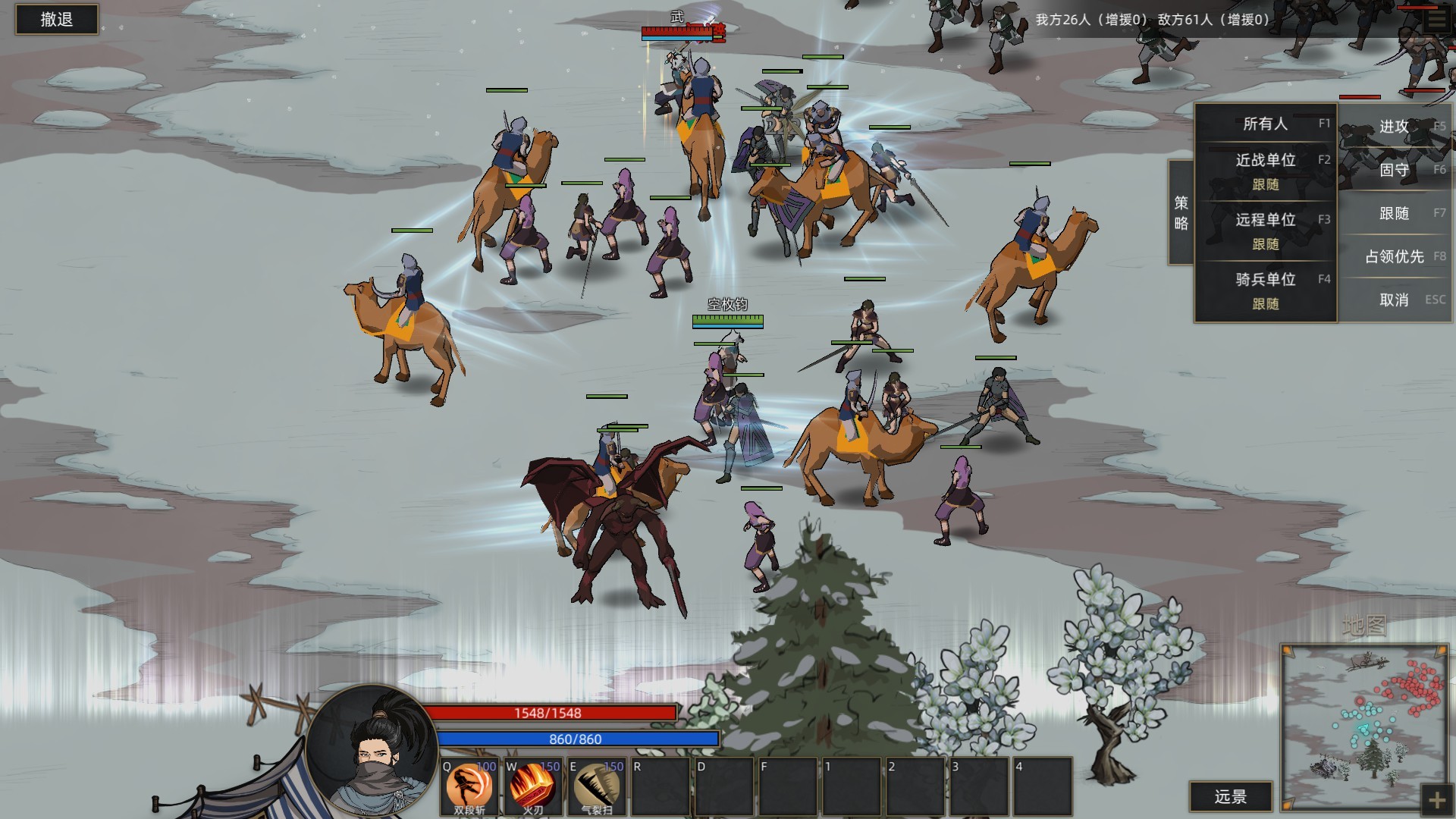Switch stance to 跟随 (follow)

[1395, 213]
